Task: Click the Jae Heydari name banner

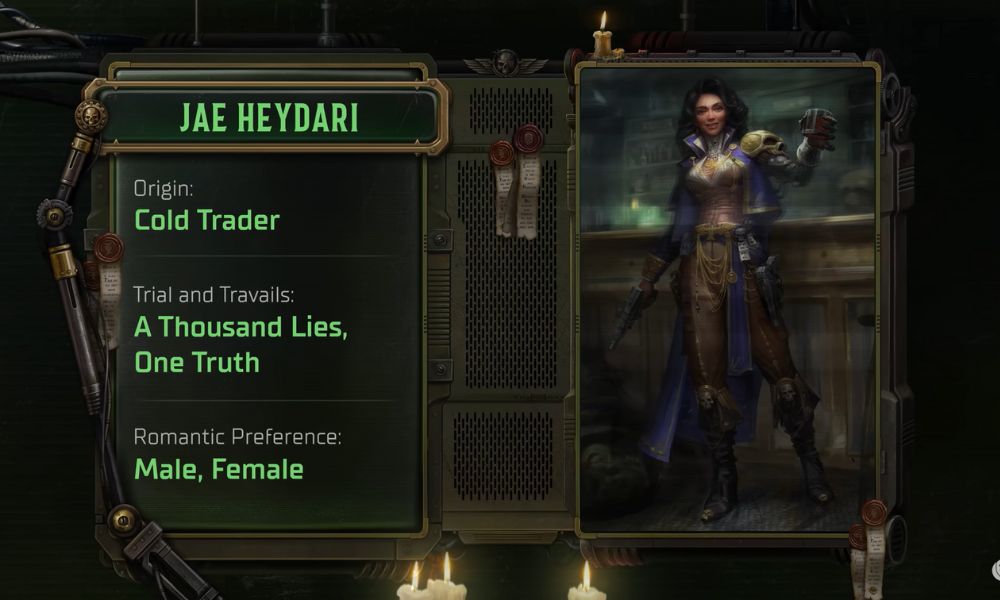Action: point(269,117)
